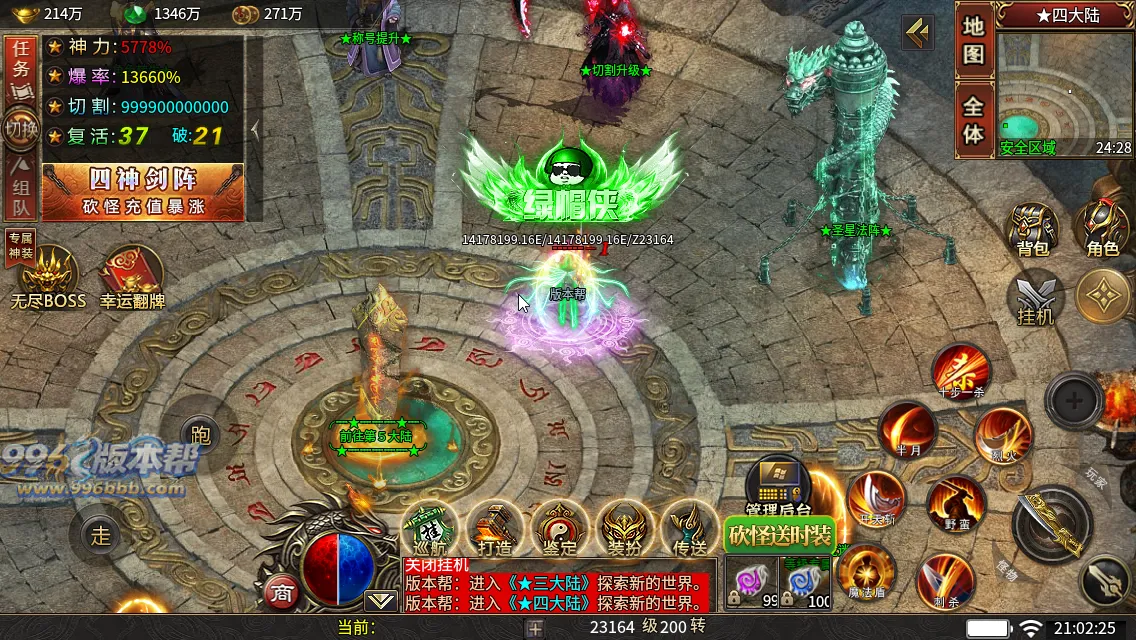The image size is (1136, 640).
Task: Use the 半月 half-moon skill
Action: (907, 429)
